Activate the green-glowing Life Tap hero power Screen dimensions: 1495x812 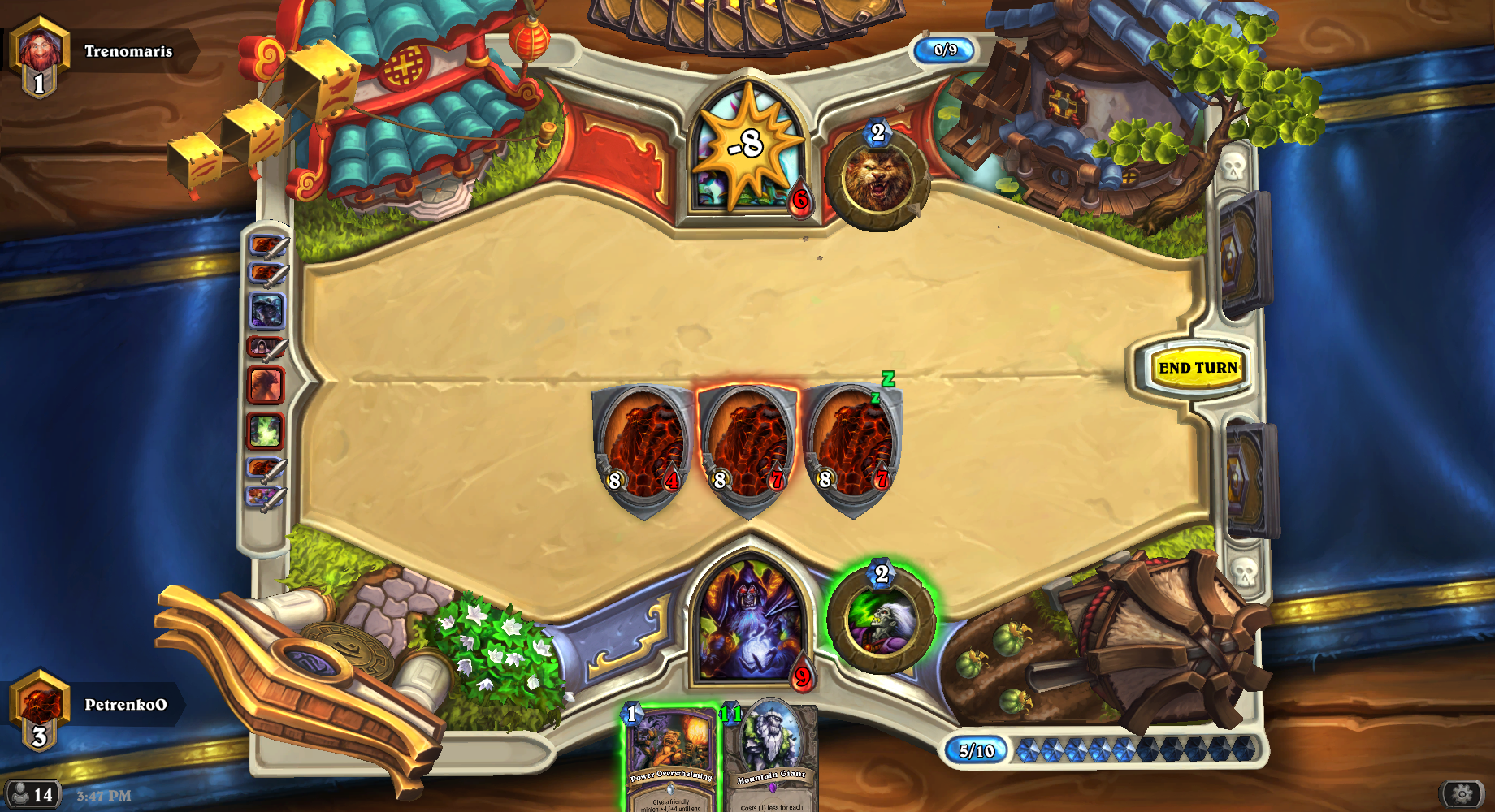pyautogui.click(x=882, y=621)
